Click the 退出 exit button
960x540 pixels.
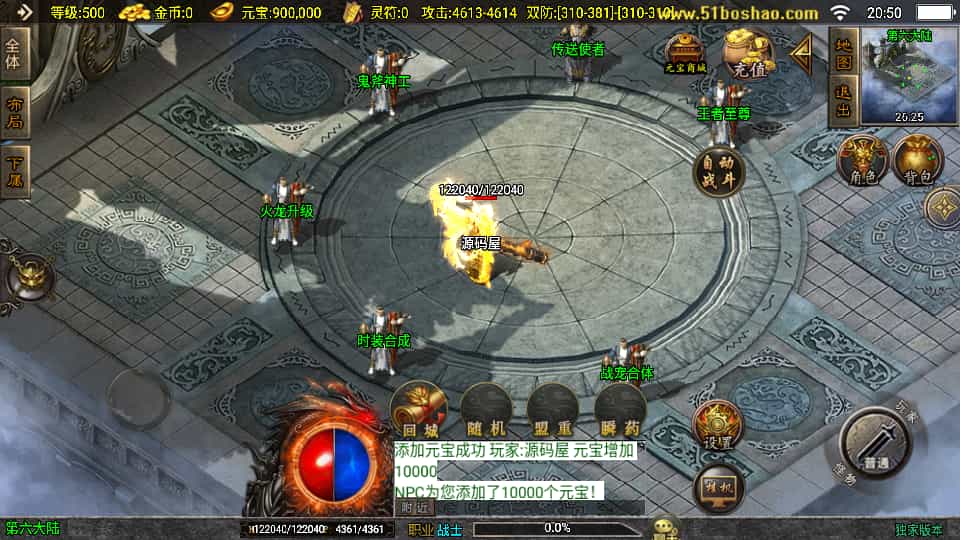coord(843,102)
